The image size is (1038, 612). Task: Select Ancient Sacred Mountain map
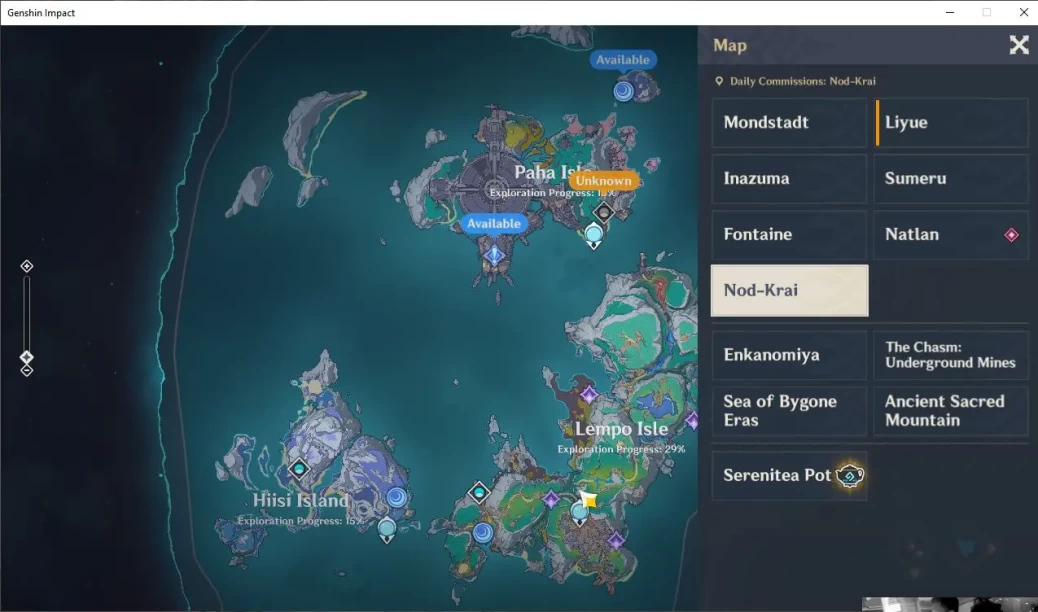[951, 411]
